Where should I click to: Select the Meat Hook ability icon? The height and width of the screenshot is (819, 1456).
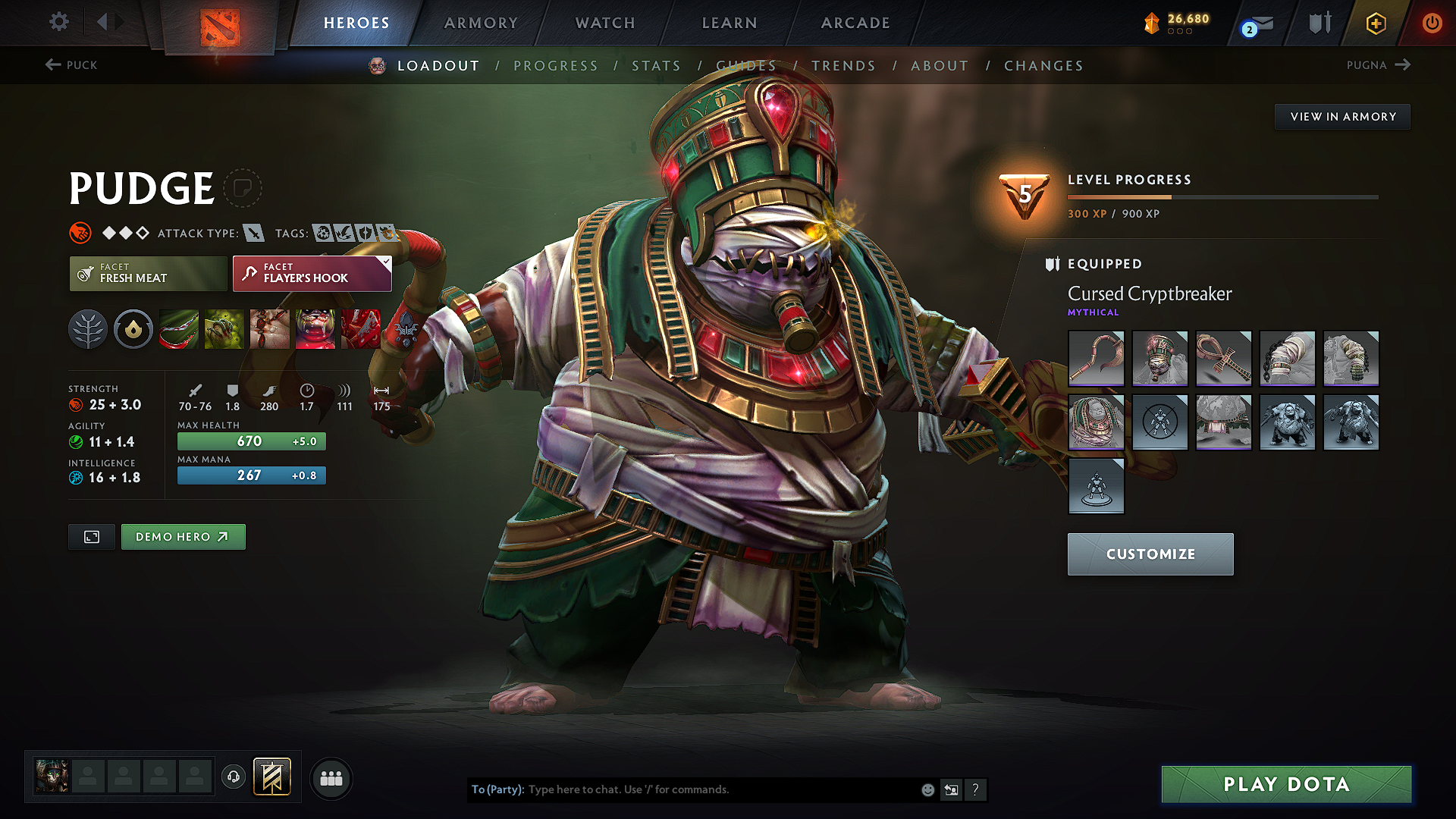tap(179, 330)
